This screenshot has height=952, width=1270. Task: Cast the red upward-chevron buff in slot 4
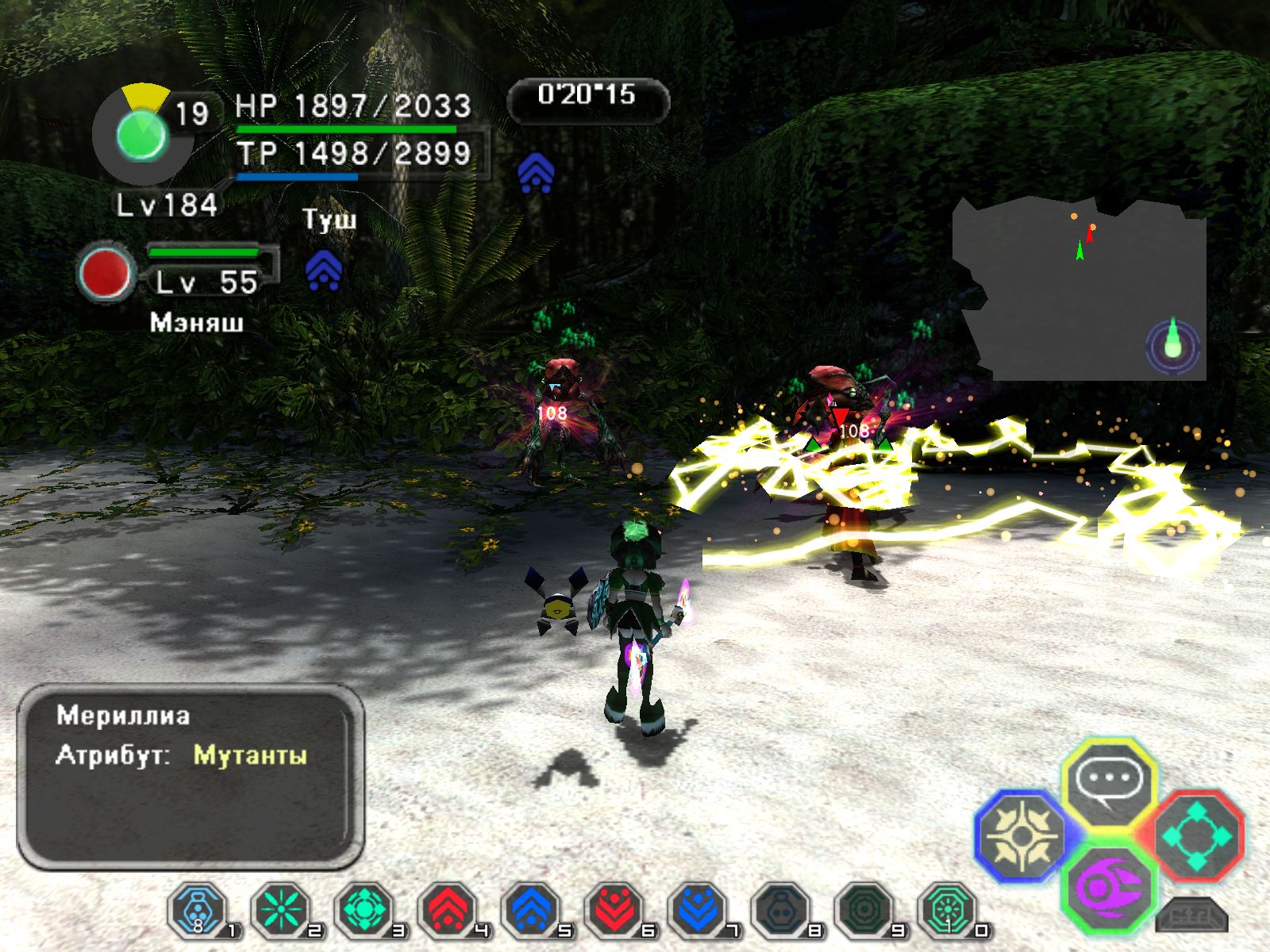448,910
